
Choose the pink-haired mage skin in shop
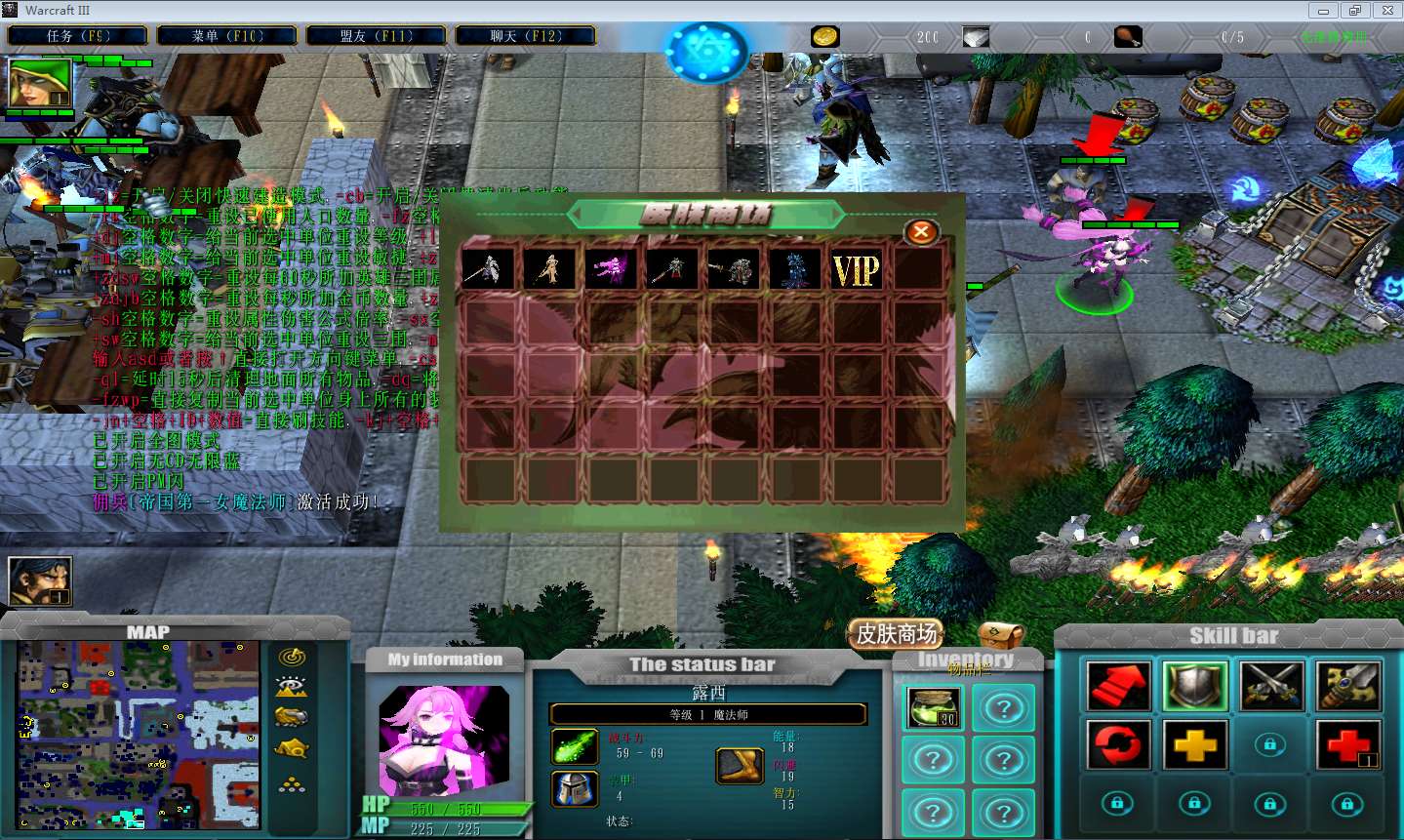tap(610, 269)
